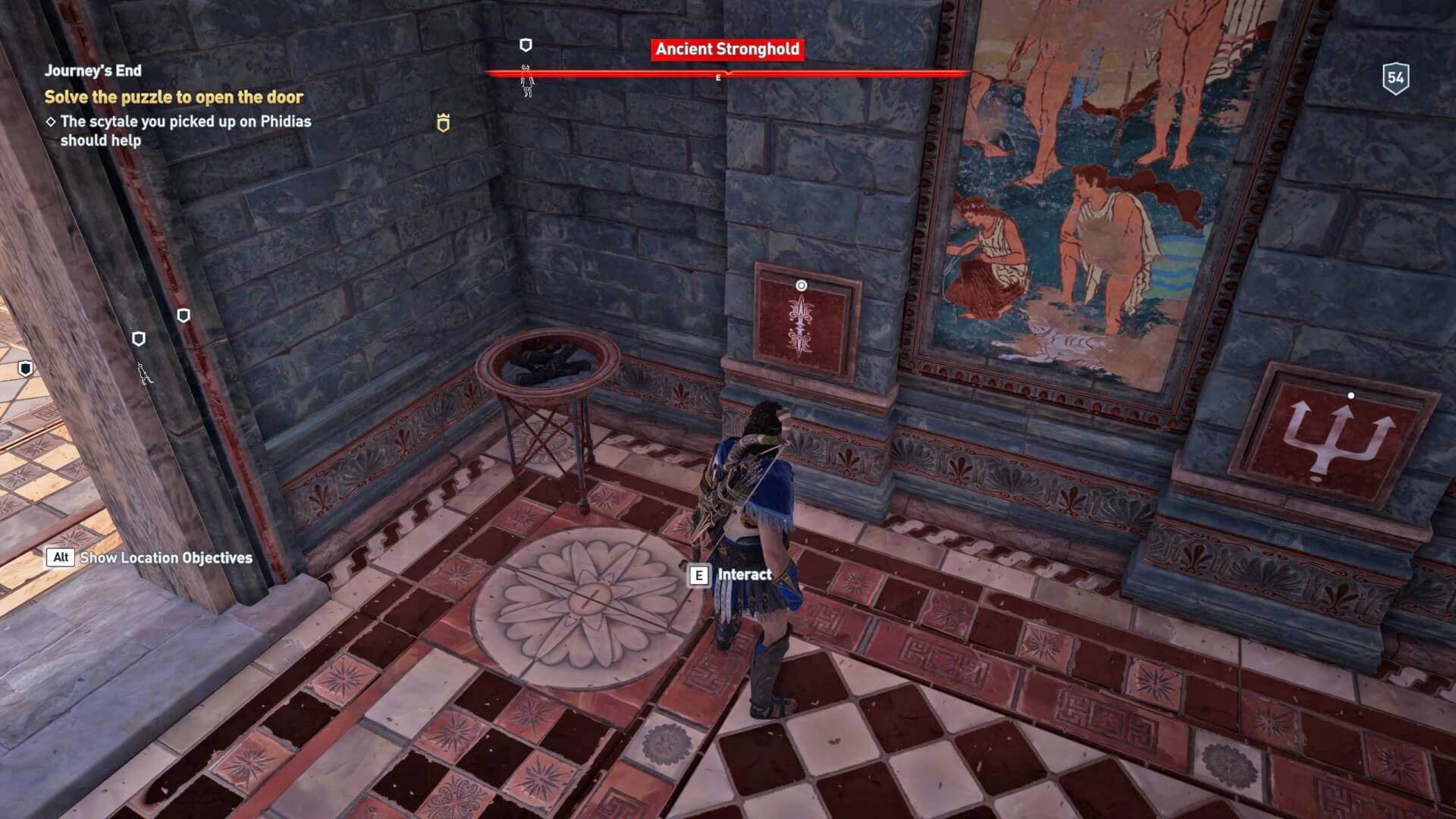
Task: Select the white shield marker above the boss bar
Action: [x=526, y=45]
